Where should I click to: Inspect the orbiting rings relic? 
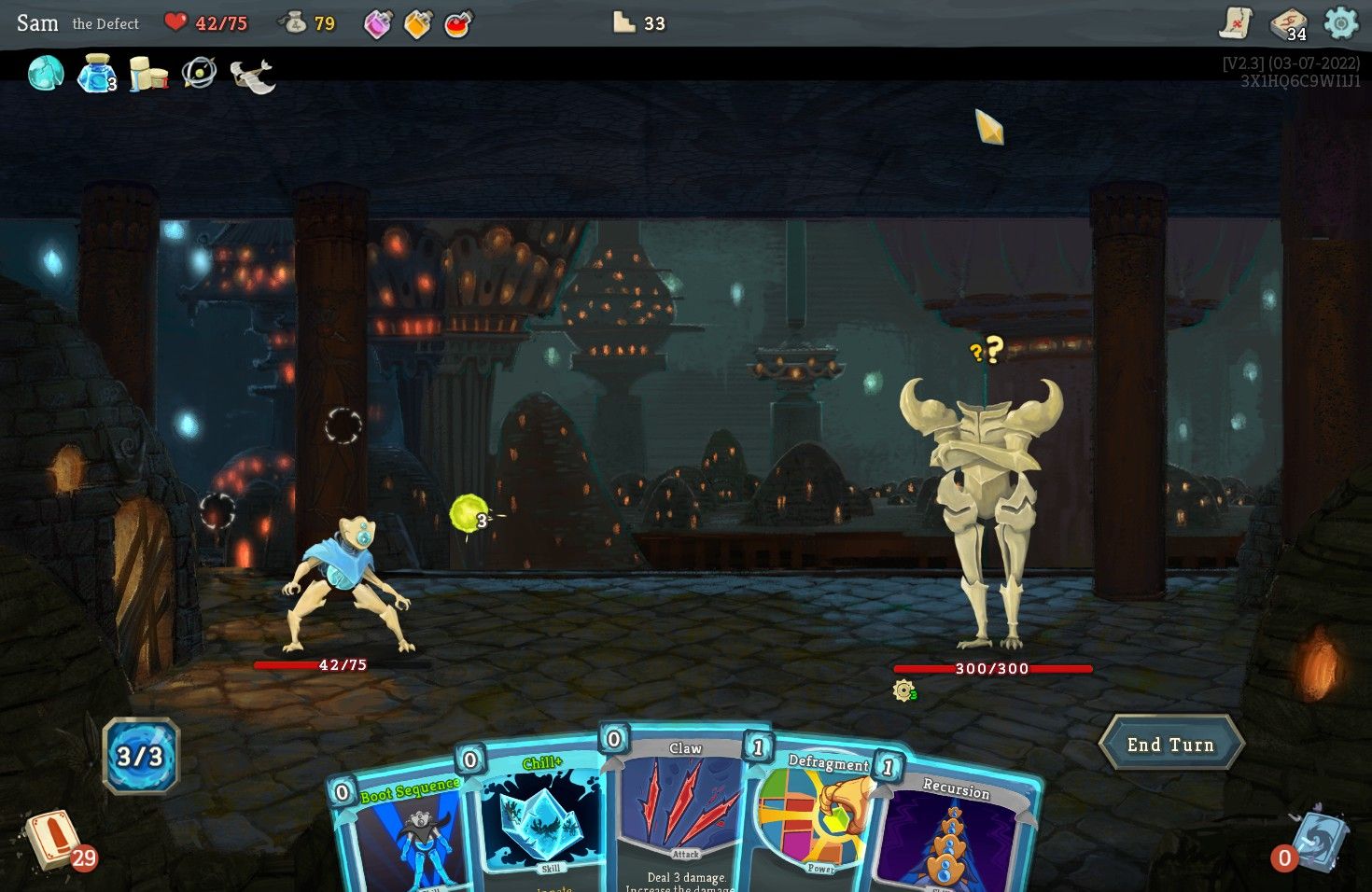(x=199, y=73)
